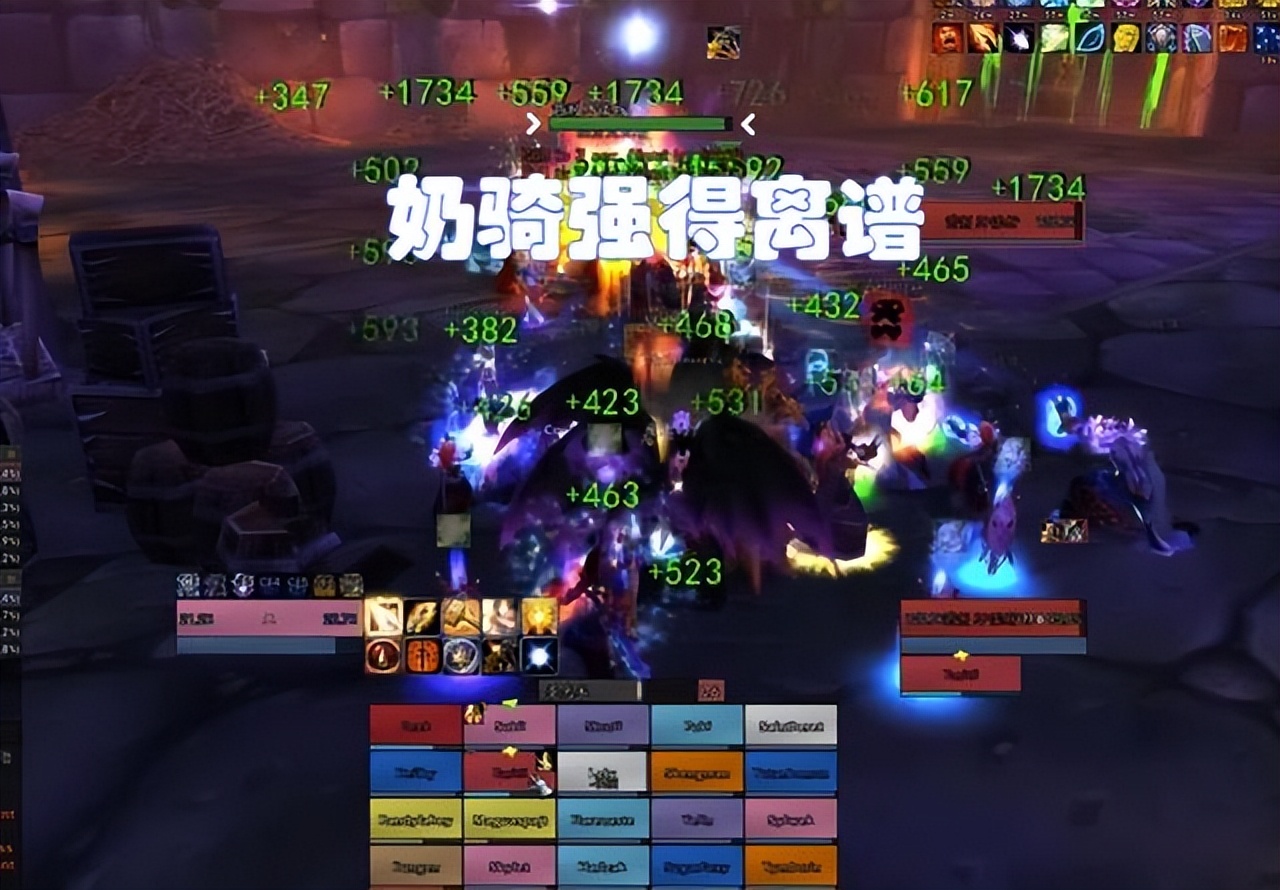This screenshot has height=890, width=1280.
Task: Click the screaming red face buff icon top right
Action: click(x=946, y=37)
